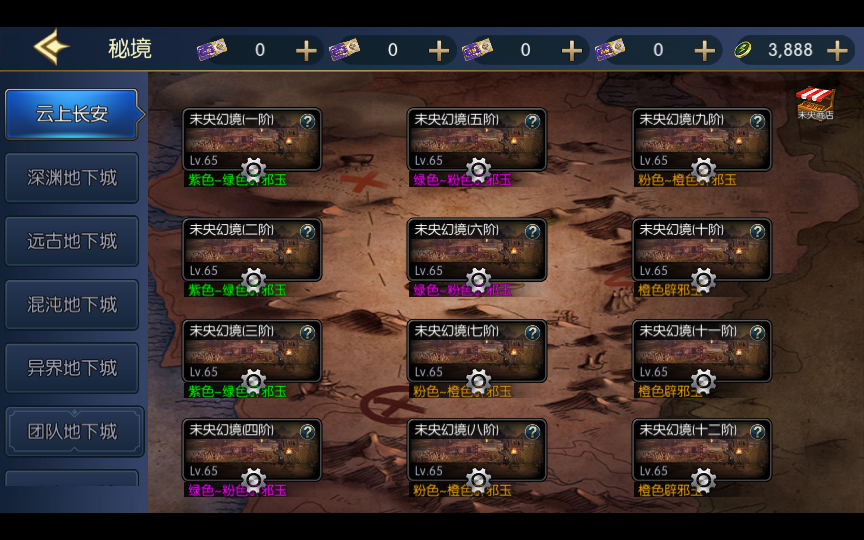Enter 未央幻境(一阶) dungeon tile
Screen dimensions: 864x540
click(251, 139)
